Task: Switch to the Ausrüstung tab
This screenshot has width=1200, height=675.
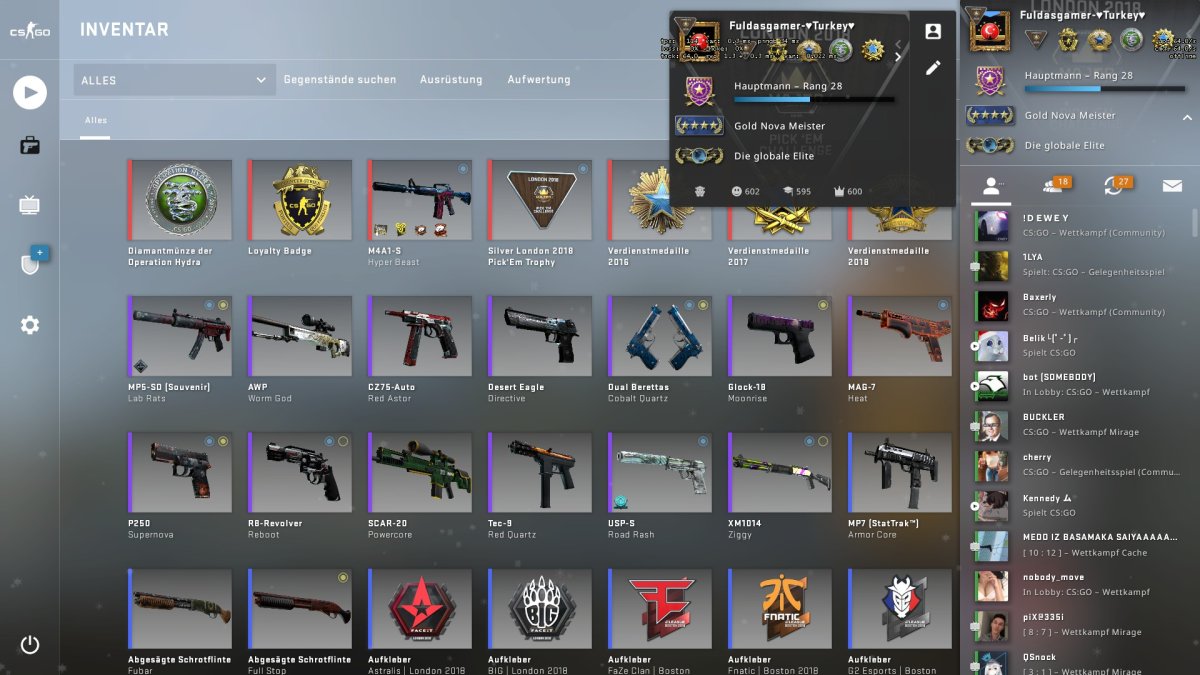Action: (x=451, y=80)
